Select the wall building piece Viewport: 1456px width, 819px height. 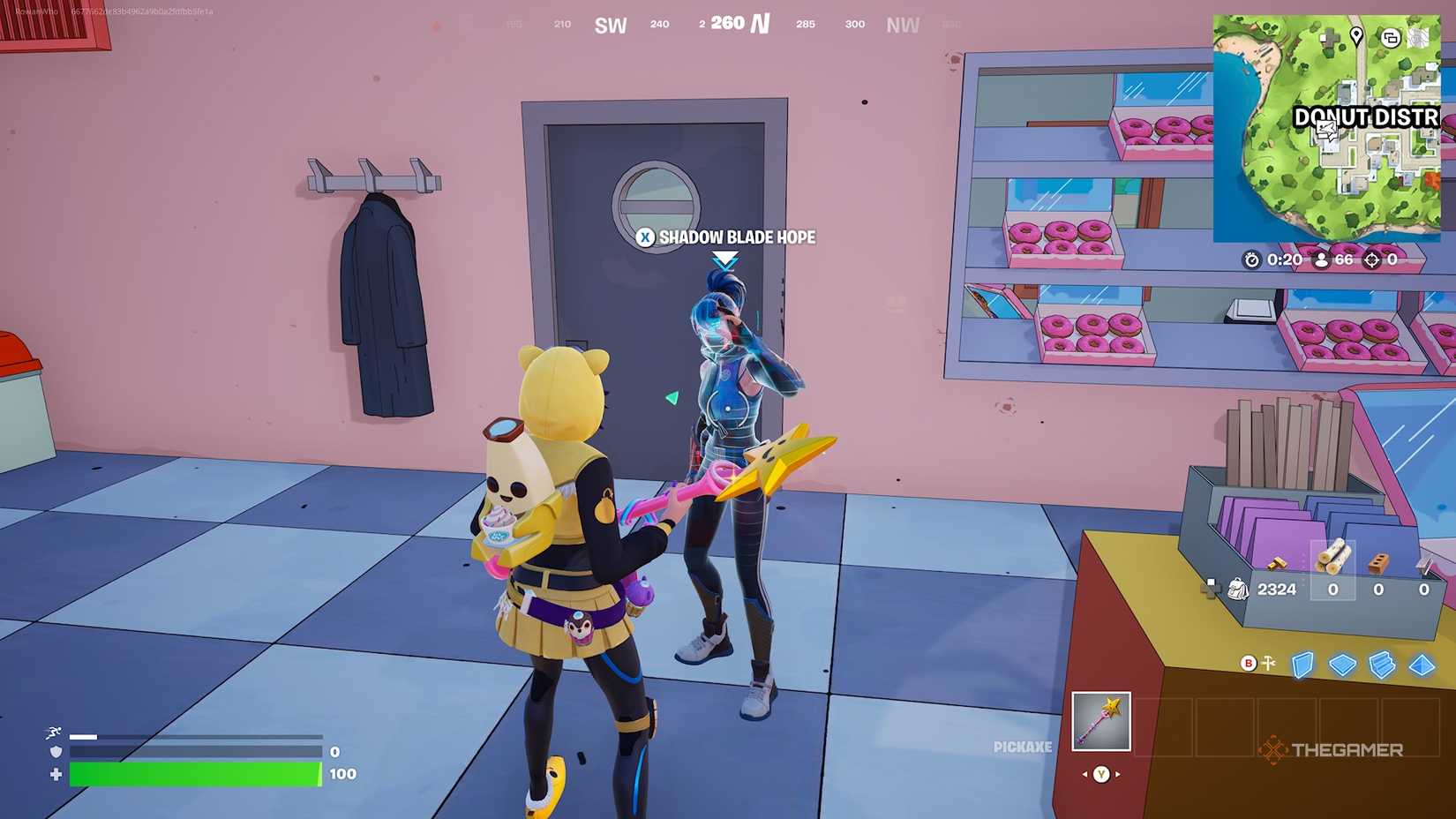pyautogui.click(x=1302, y=666)
